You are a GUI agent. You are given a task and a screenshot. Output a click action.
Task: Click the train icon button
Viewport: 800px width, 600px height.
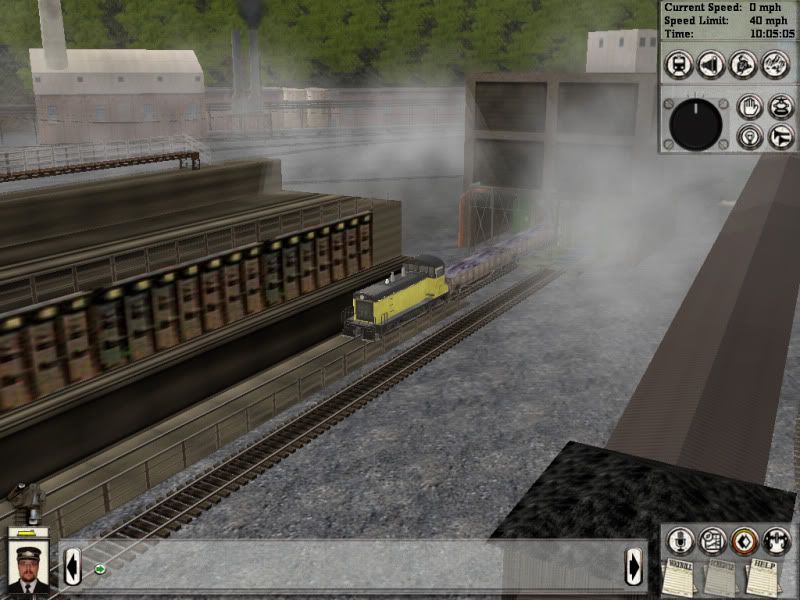click(680, 64)
